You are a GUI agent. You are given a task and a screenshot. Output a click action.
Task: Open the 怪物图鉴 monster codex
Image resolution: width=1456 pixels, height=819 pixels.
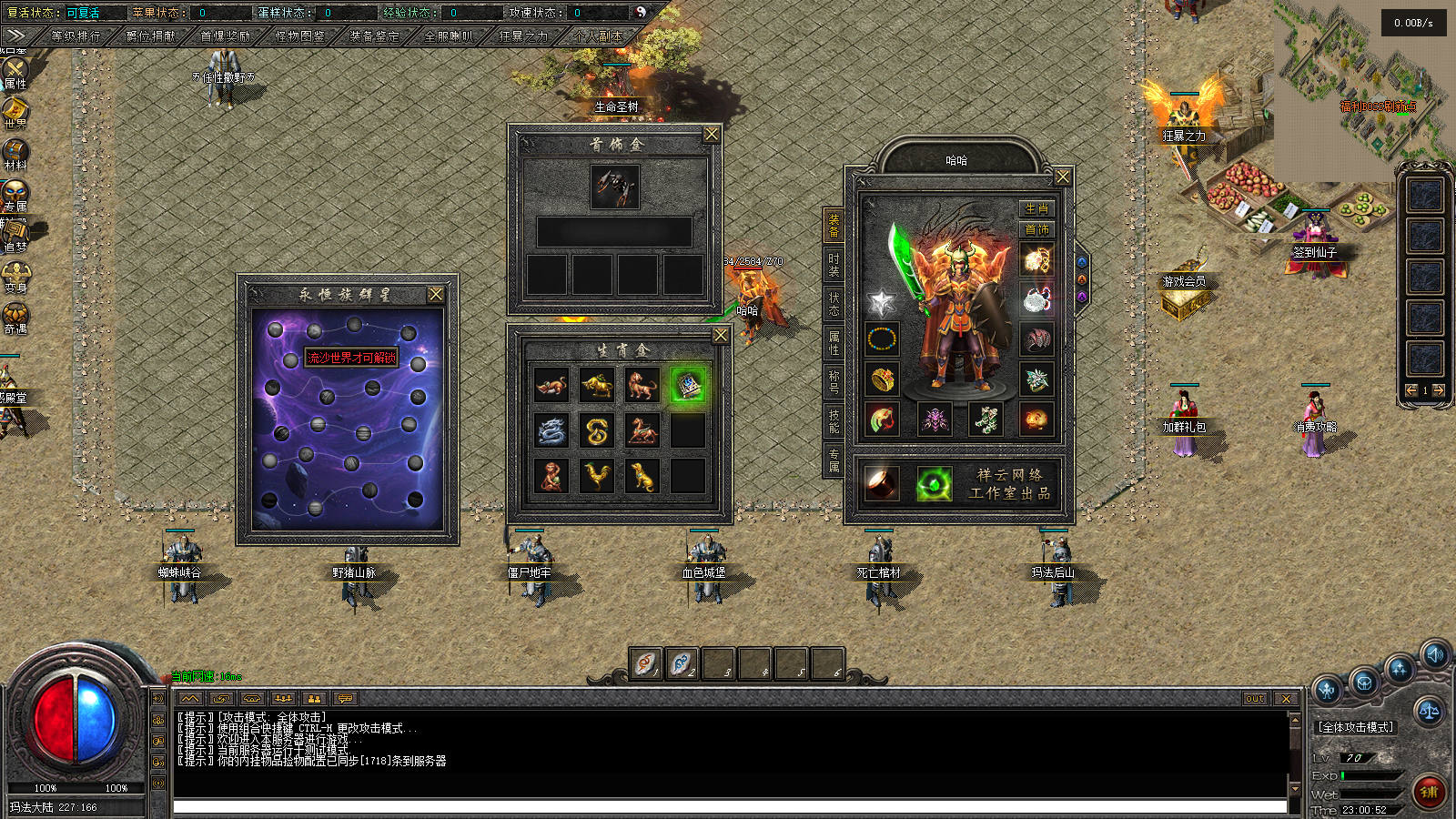pyautogui.click(x=299, y=36)
